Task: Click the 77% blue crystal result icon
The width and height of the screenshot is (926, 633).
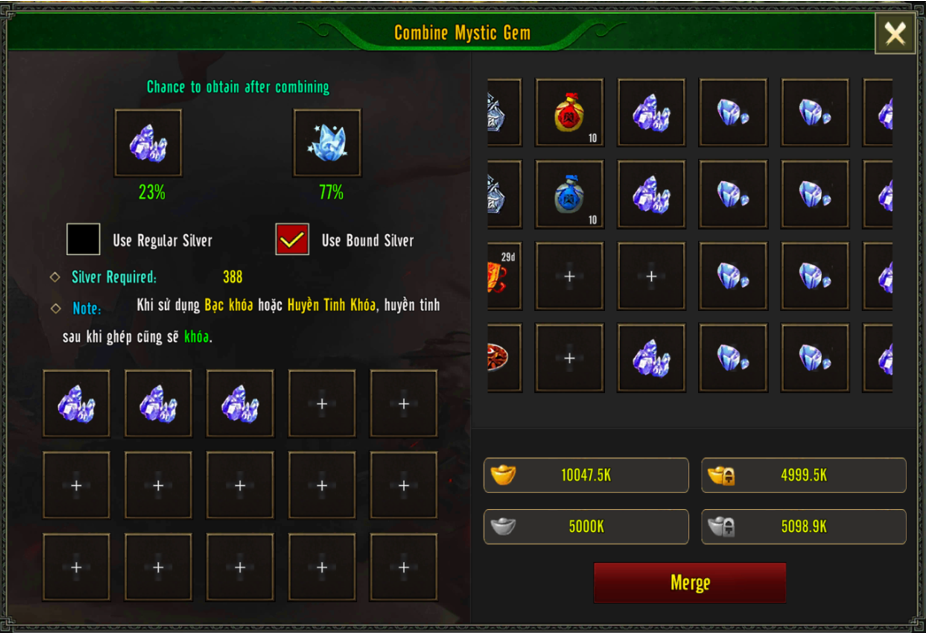Action: (327, 143)
